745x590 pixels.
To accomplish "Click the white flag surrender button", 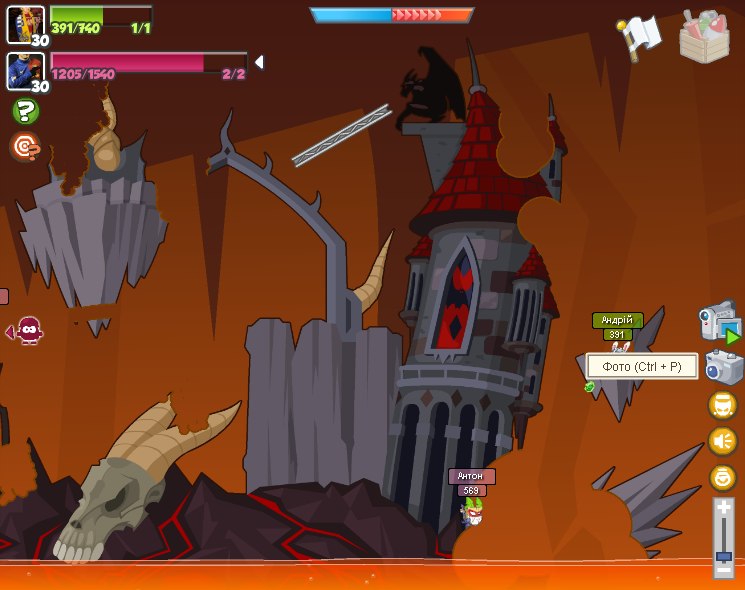I will point(640,37).
